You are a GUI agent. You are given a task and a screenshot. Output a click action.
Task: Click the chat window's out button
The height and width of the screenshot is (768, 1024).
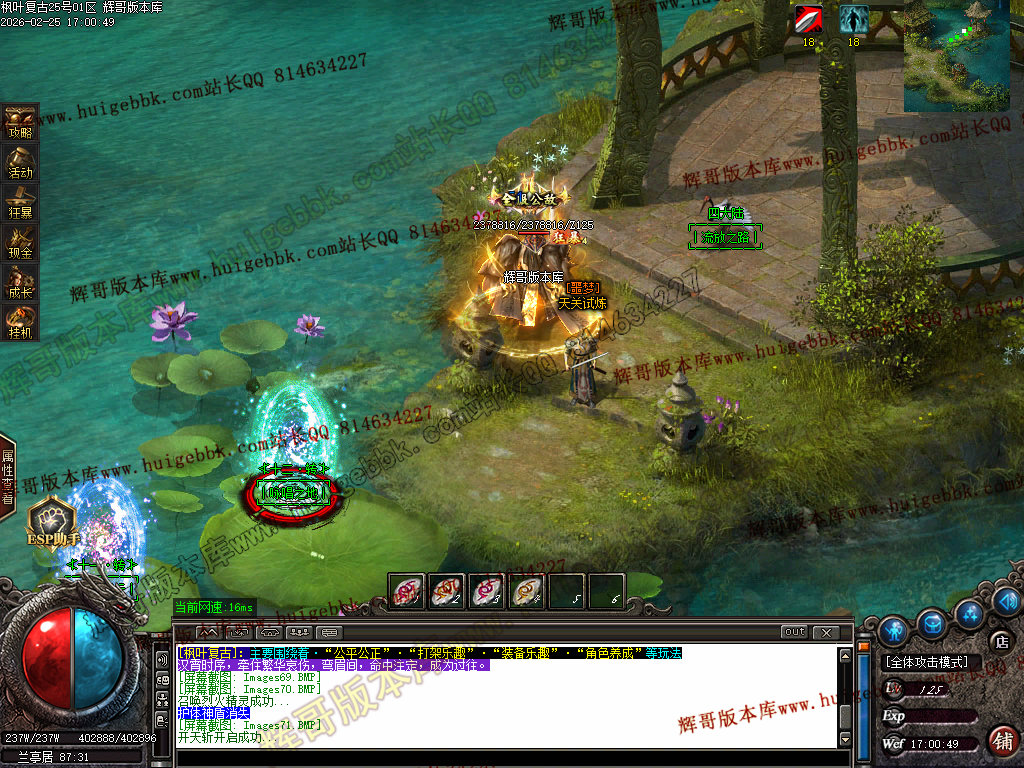794,632
